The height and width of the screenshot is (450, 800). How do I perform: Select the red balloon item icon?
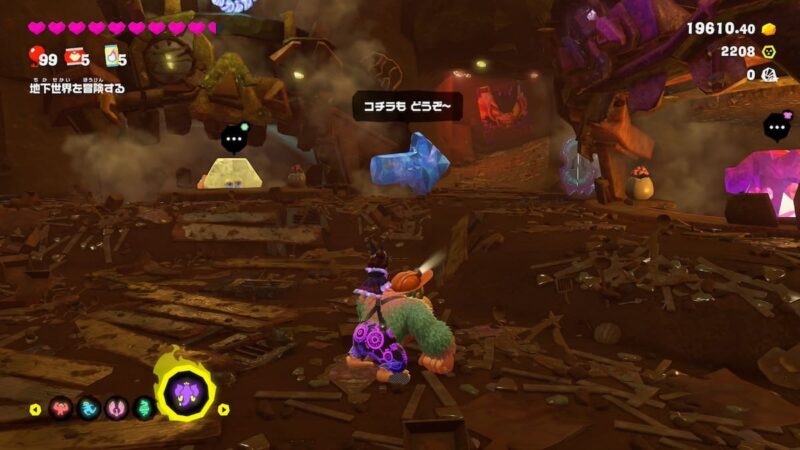click(x=35, y=56)
